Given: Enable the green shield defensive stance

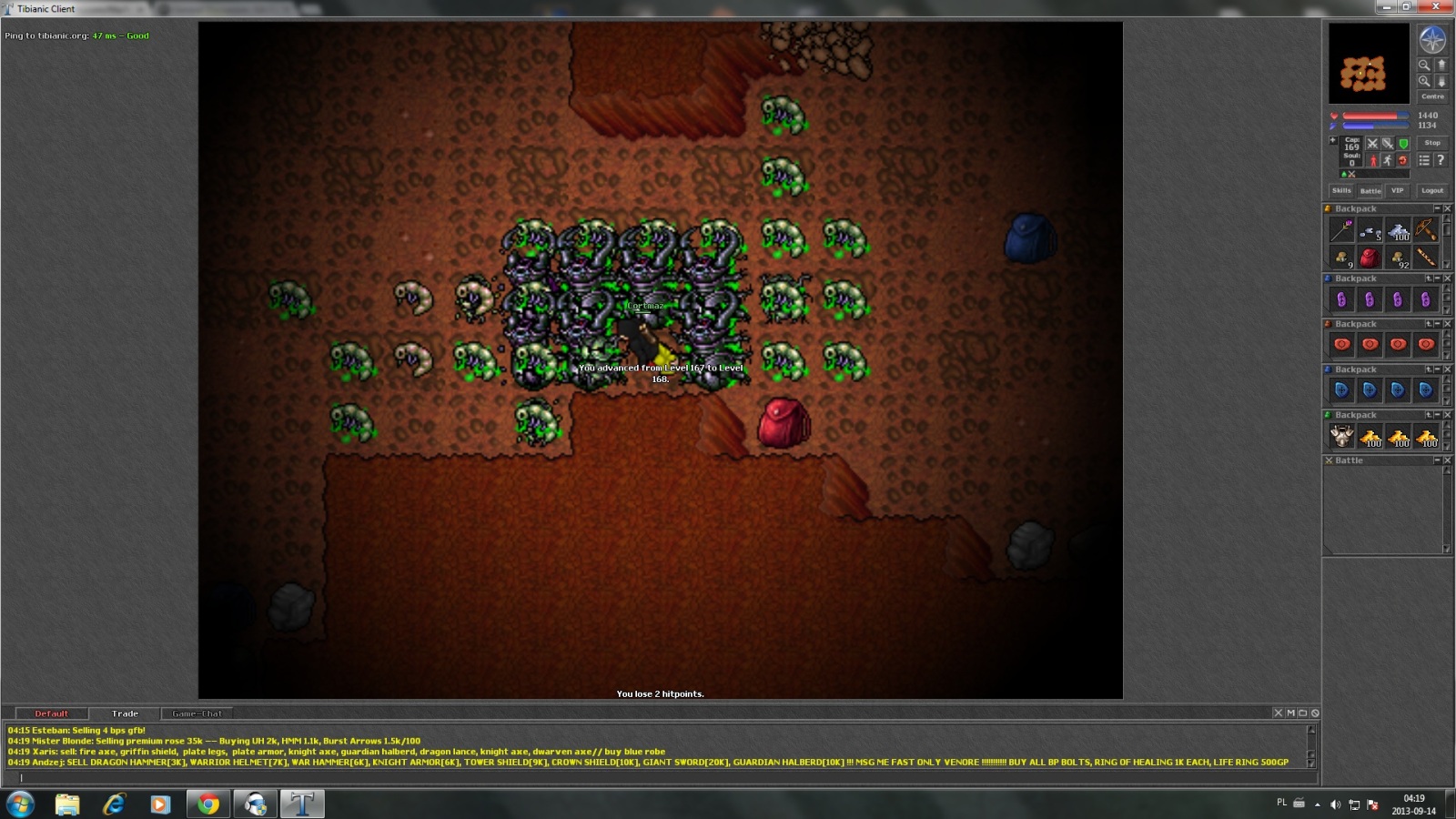Looking at the screenshot, I should coord(1403,144).
